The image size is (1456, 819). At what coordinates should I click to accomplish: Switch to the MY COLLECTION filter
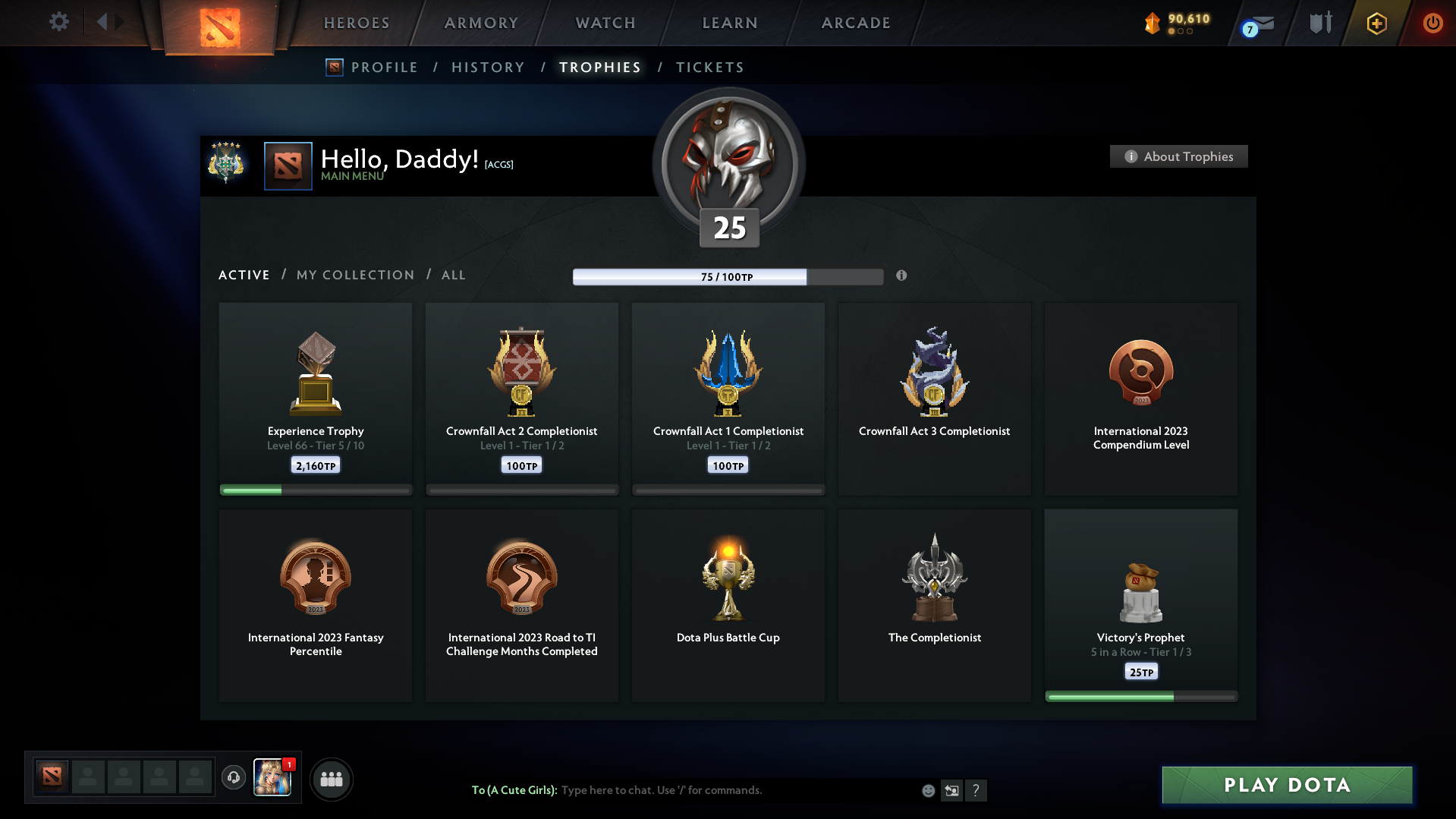pos(354,275)
